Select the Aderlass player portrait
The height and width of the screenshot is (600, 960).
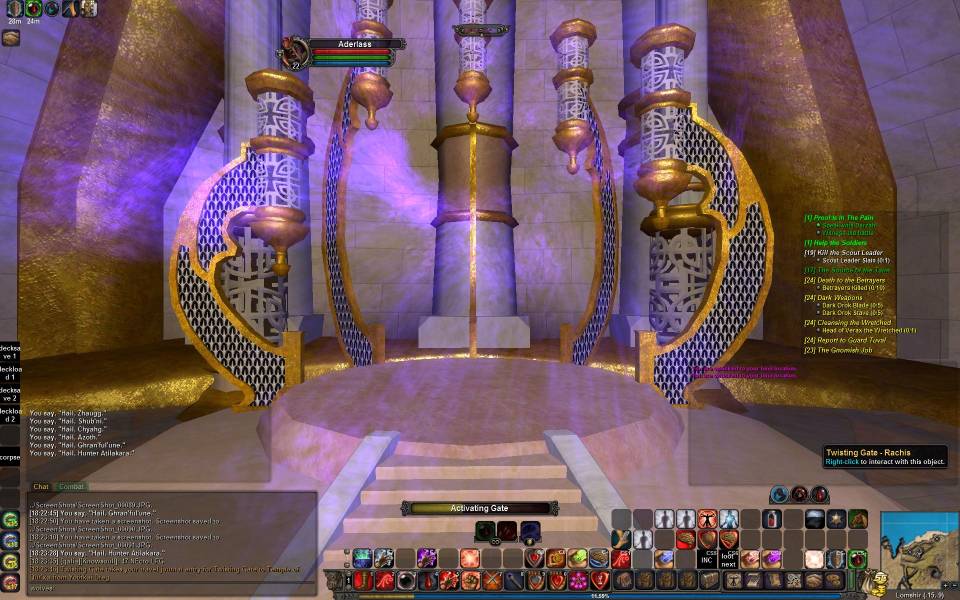pos(296,51)
